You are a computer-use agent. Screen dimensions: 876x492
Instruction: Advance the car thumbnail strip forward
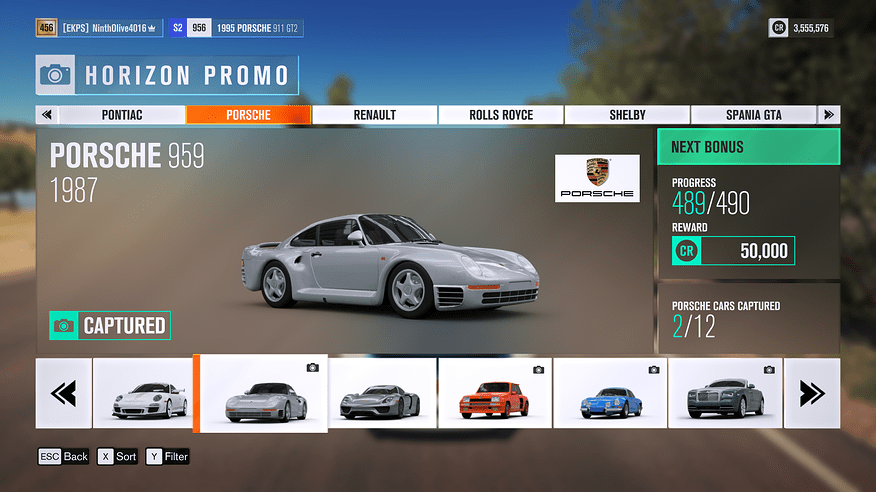coord(812,393)
